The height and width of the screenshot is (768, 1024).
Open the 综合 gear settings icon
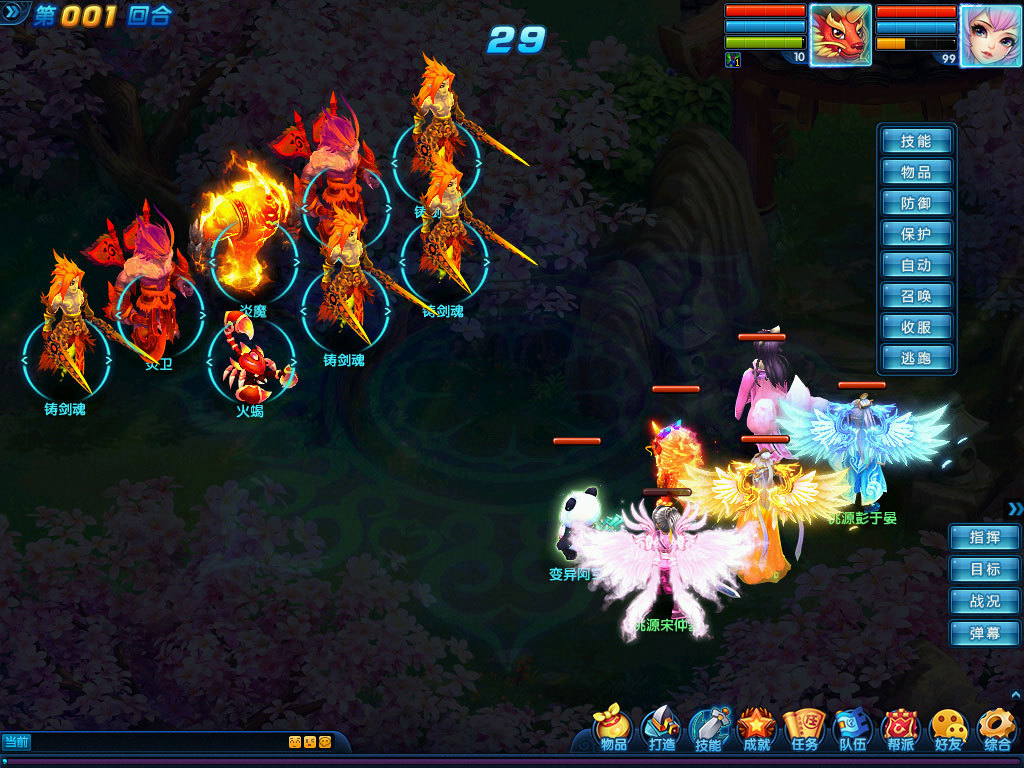point(996,729)
